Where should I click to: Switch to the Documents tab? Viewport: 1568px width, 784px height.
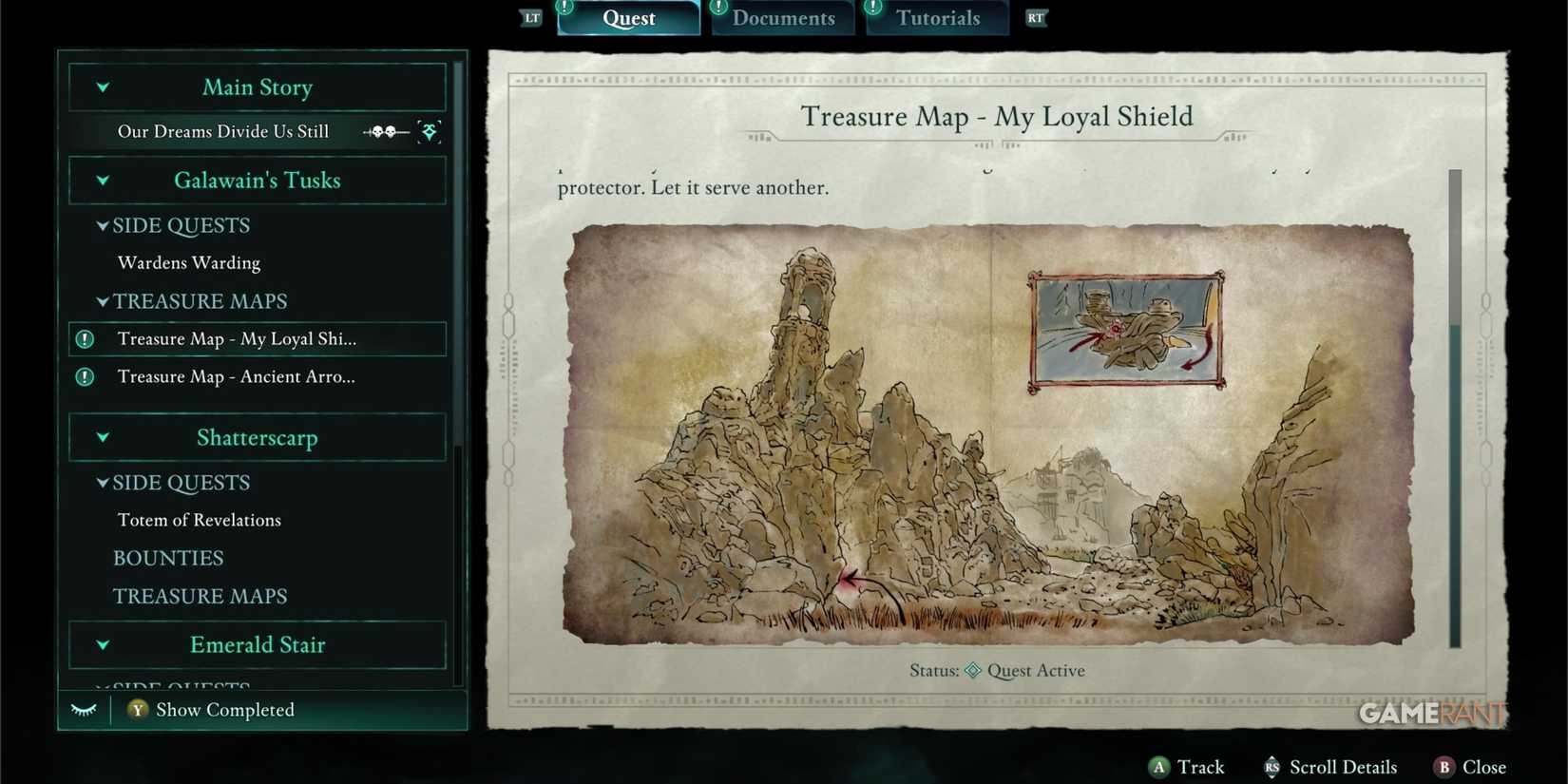pos(781,18)
